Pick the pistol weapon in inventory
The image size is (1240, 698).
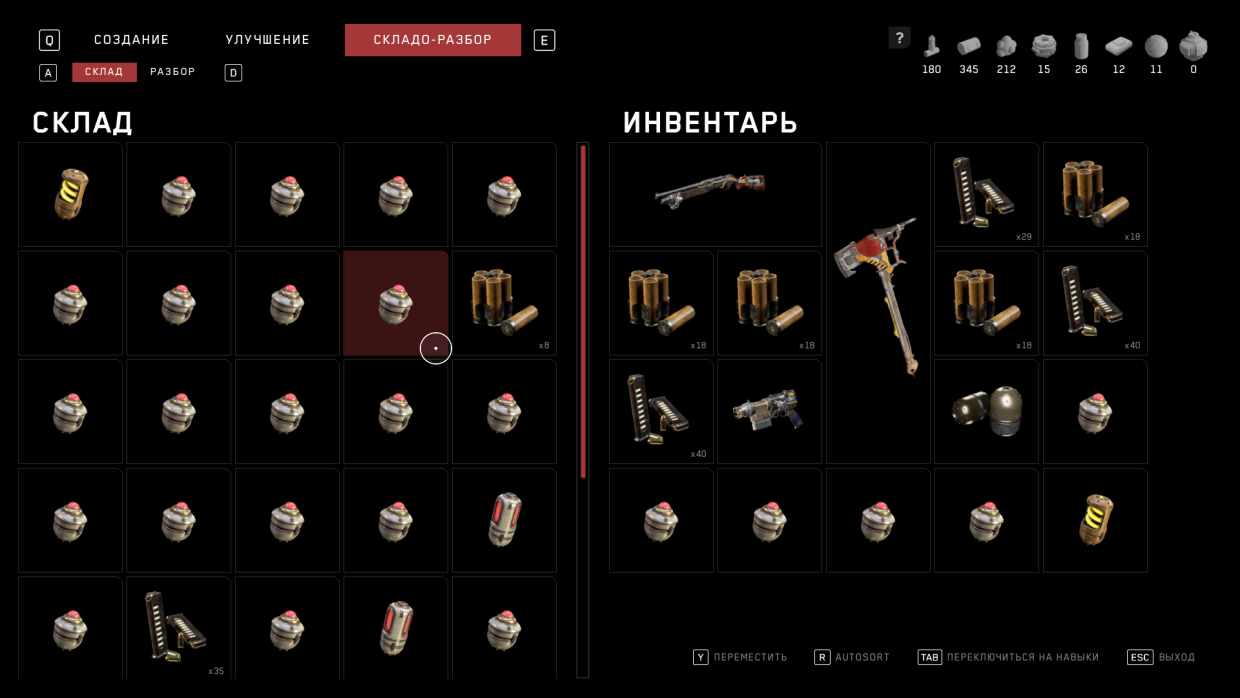click(769, 411)
